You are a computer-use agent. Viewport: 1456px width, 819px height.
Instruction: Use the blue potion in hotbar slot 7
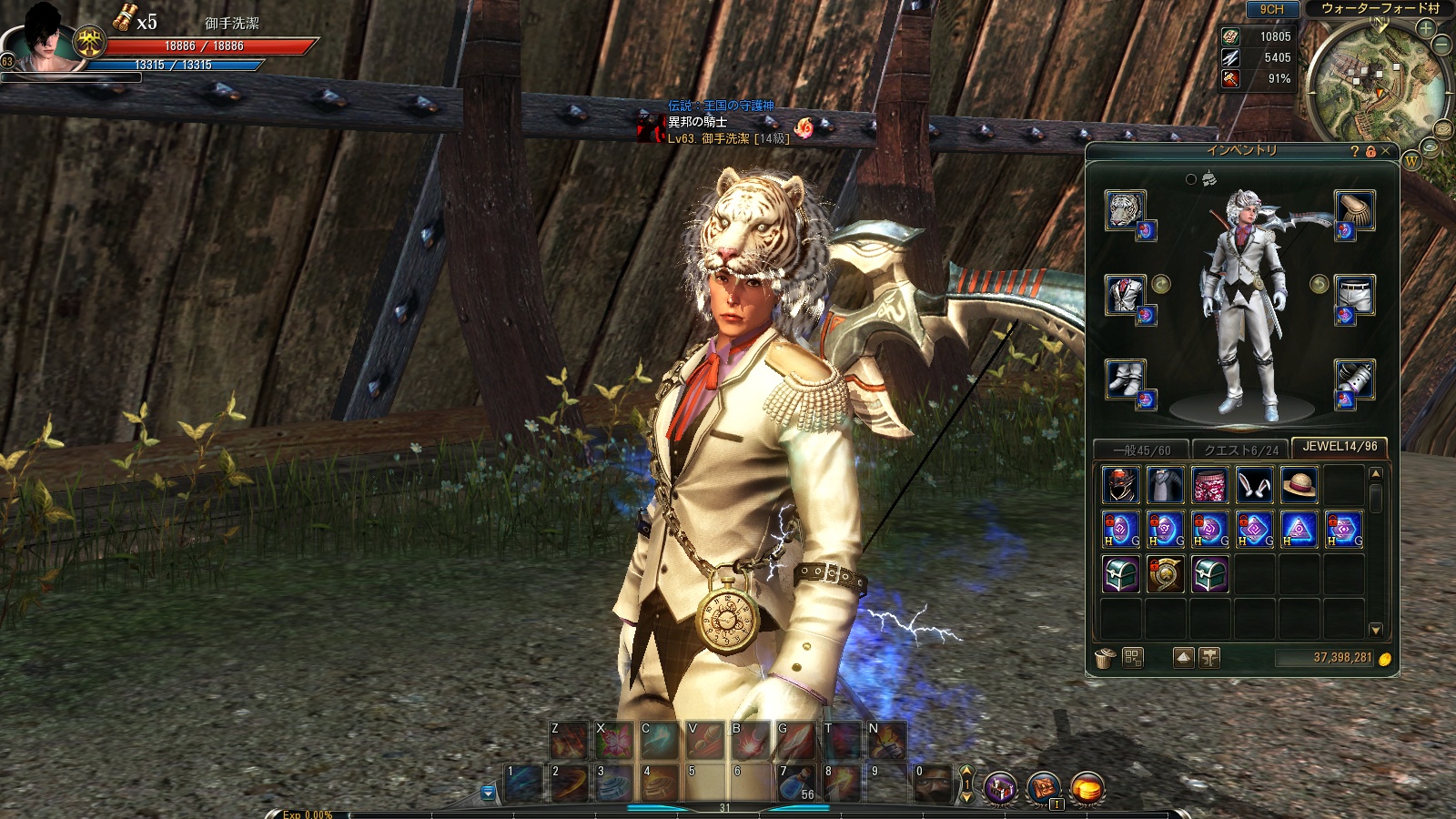tap(796, 784)
